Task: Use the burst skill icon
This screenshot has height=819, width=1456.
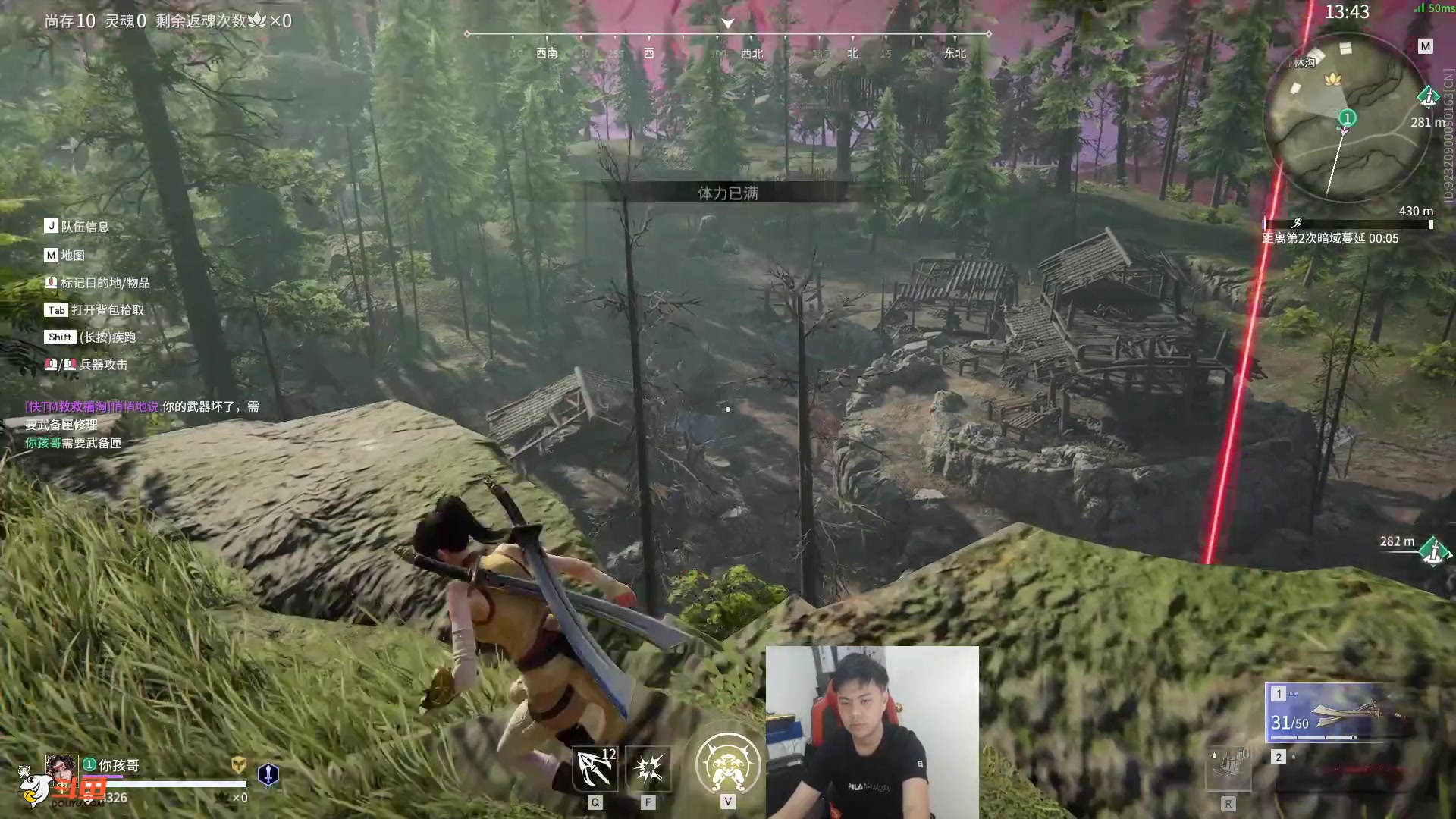Action: (648, 769)
